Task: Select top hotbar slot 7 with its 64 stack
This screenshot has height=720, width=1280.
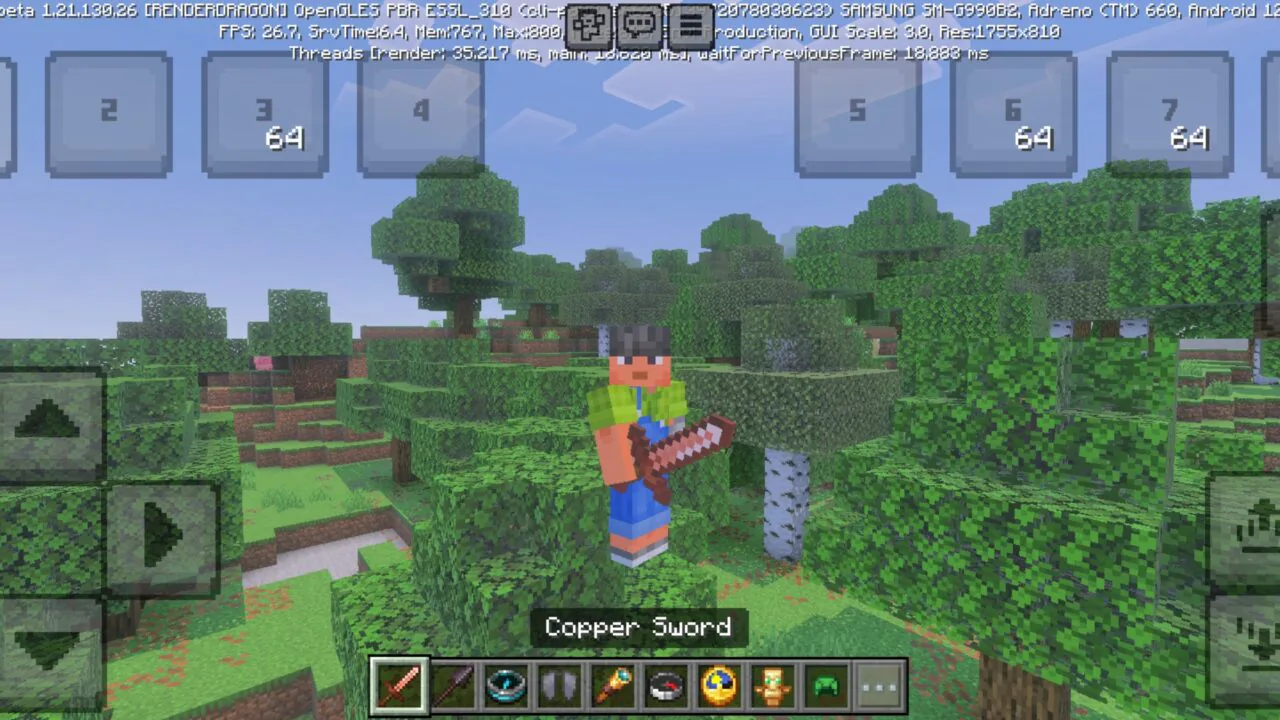Action: pyautogui.click(x=1170, y=112)
